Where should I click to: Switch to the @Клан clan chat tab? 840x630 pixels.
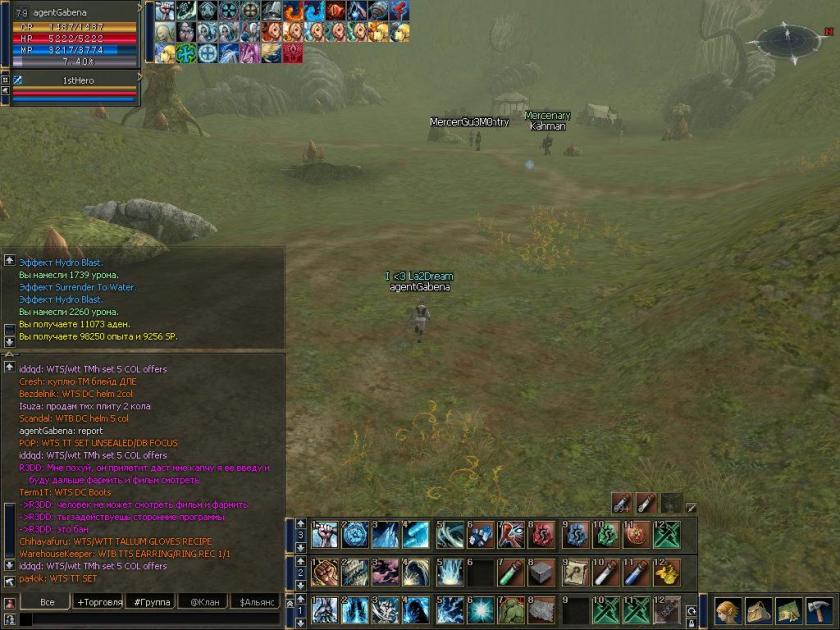(x=202, y=602)
